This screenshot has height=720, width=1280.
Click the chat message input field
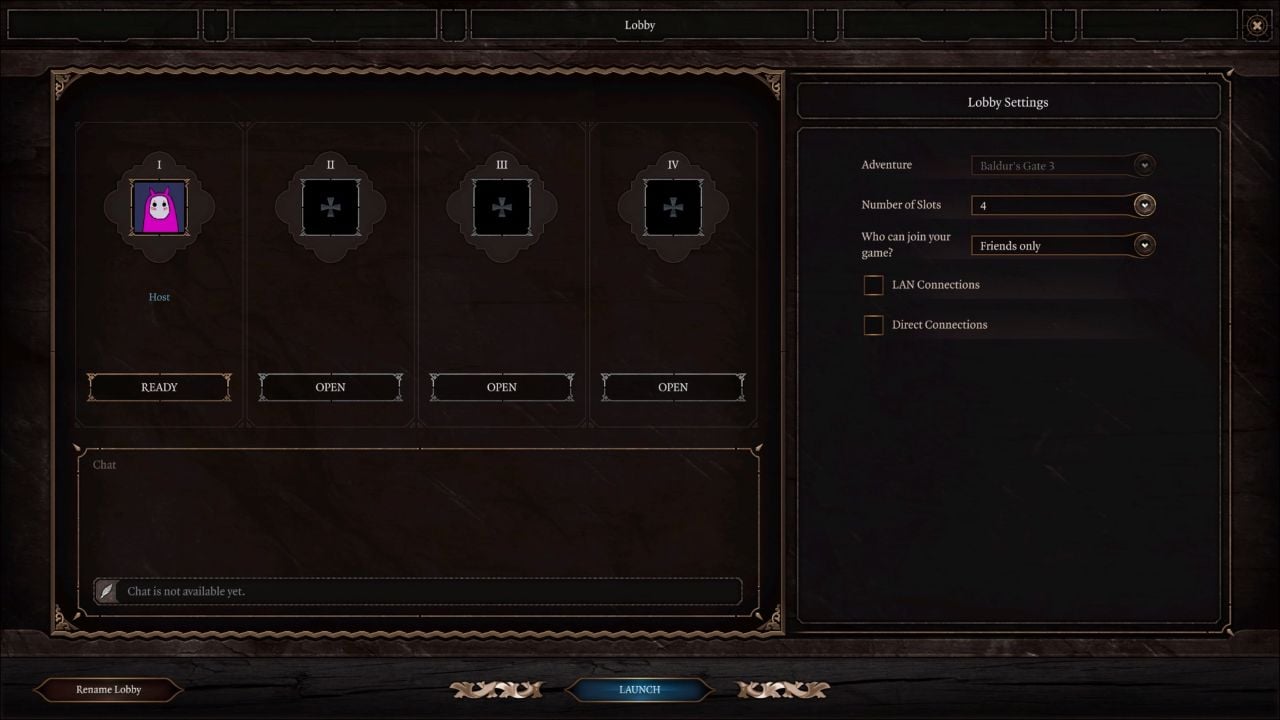430,591
